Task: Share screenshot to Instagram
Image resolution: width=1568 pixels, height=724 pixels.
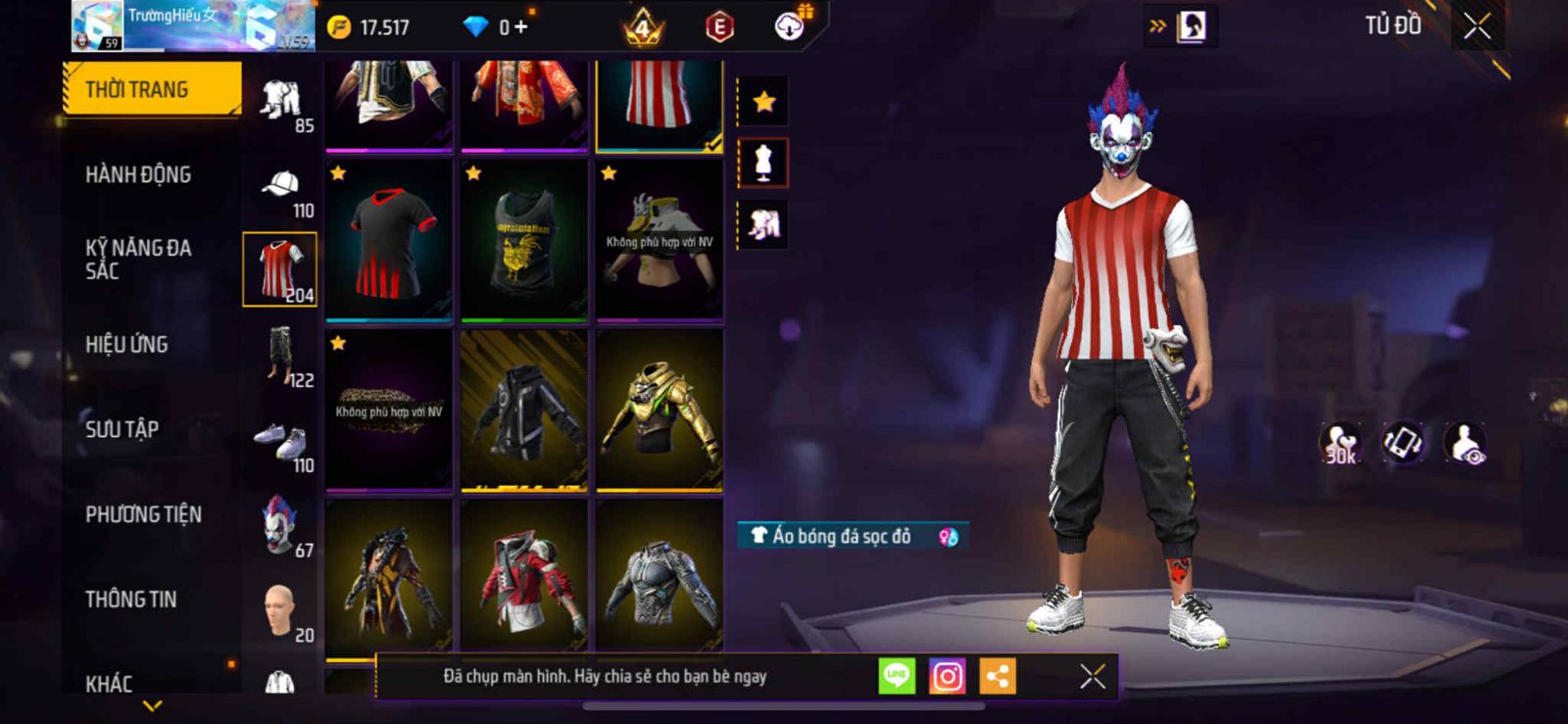Action: pos(947,676)
